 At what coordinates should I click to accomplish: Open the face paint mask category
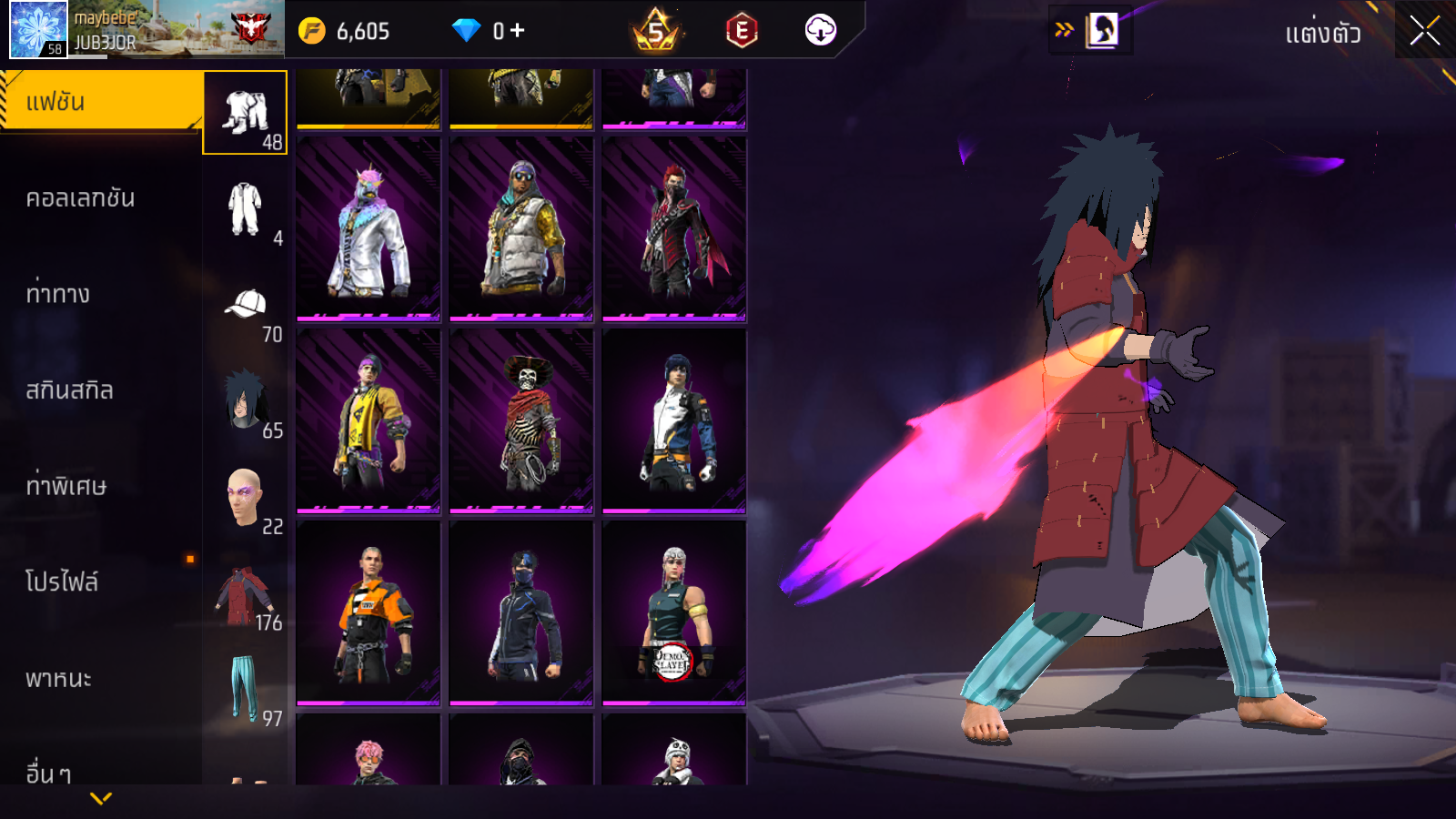[x=245, y=498]
